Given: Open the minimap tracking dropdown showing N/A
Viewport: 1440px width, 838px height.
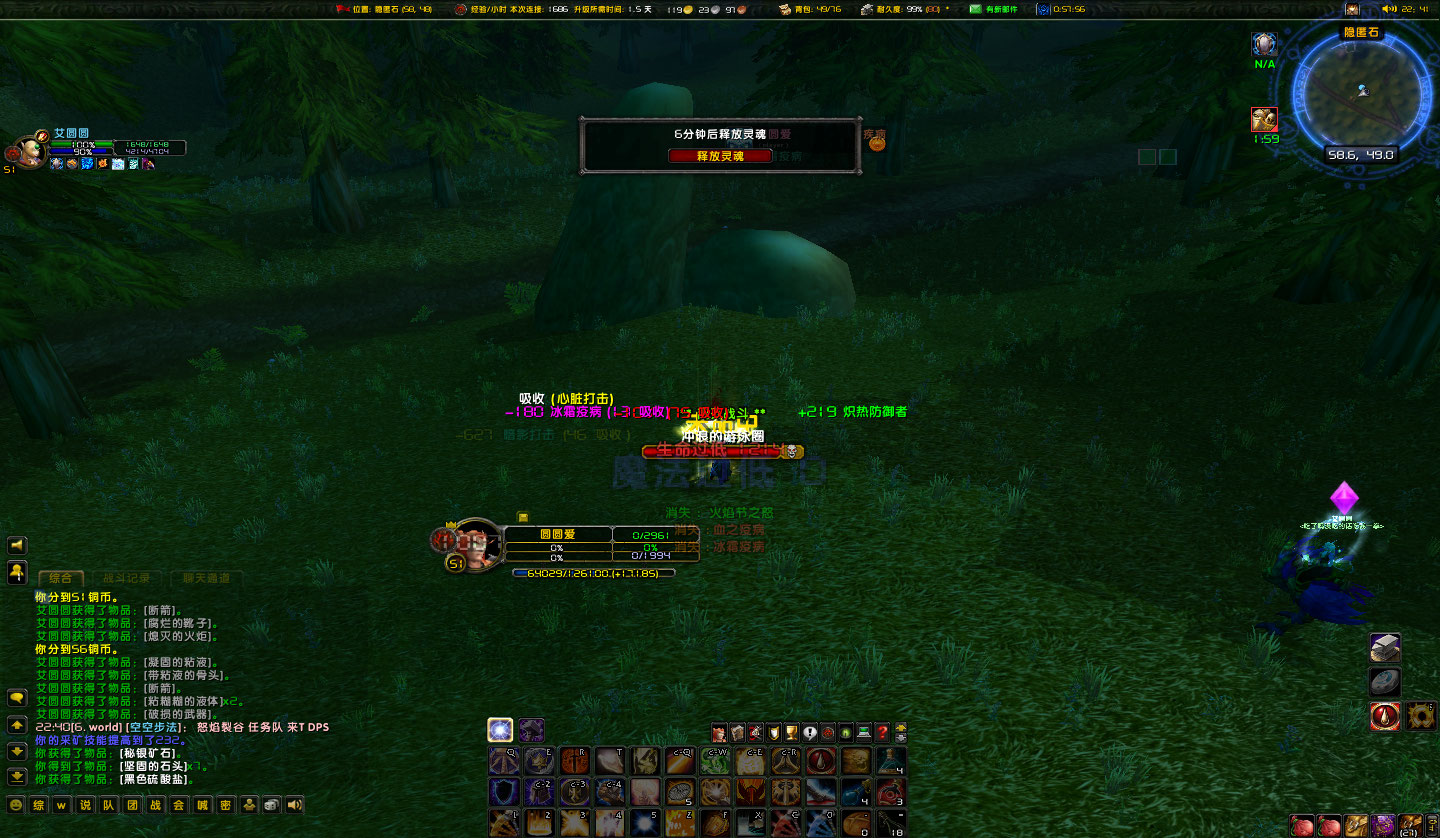Looking at the screenshot, I should (x=1263, y=44).
